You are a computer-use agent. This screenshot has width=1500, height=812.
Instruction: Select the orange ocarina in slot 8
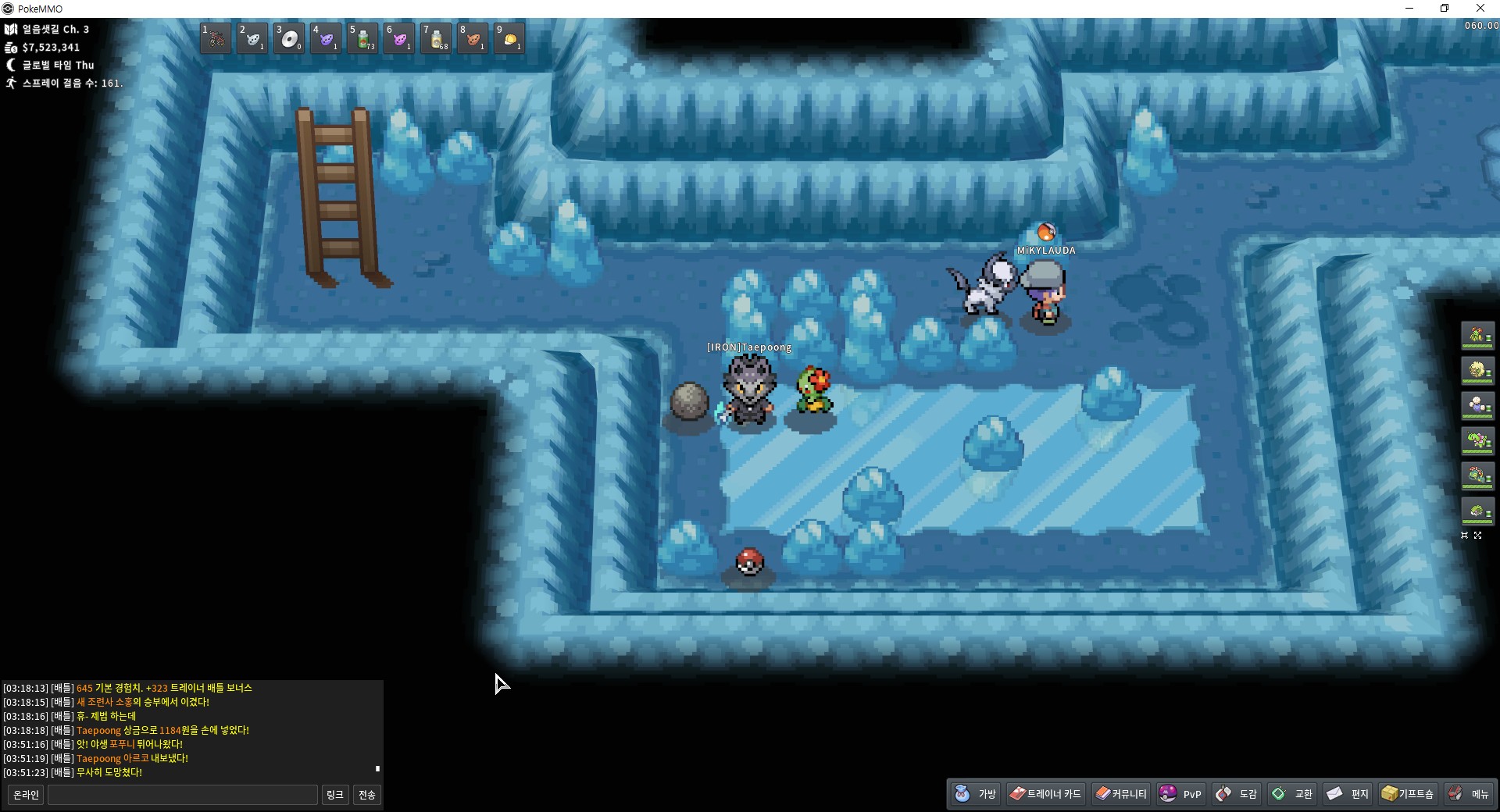point(473,38)
